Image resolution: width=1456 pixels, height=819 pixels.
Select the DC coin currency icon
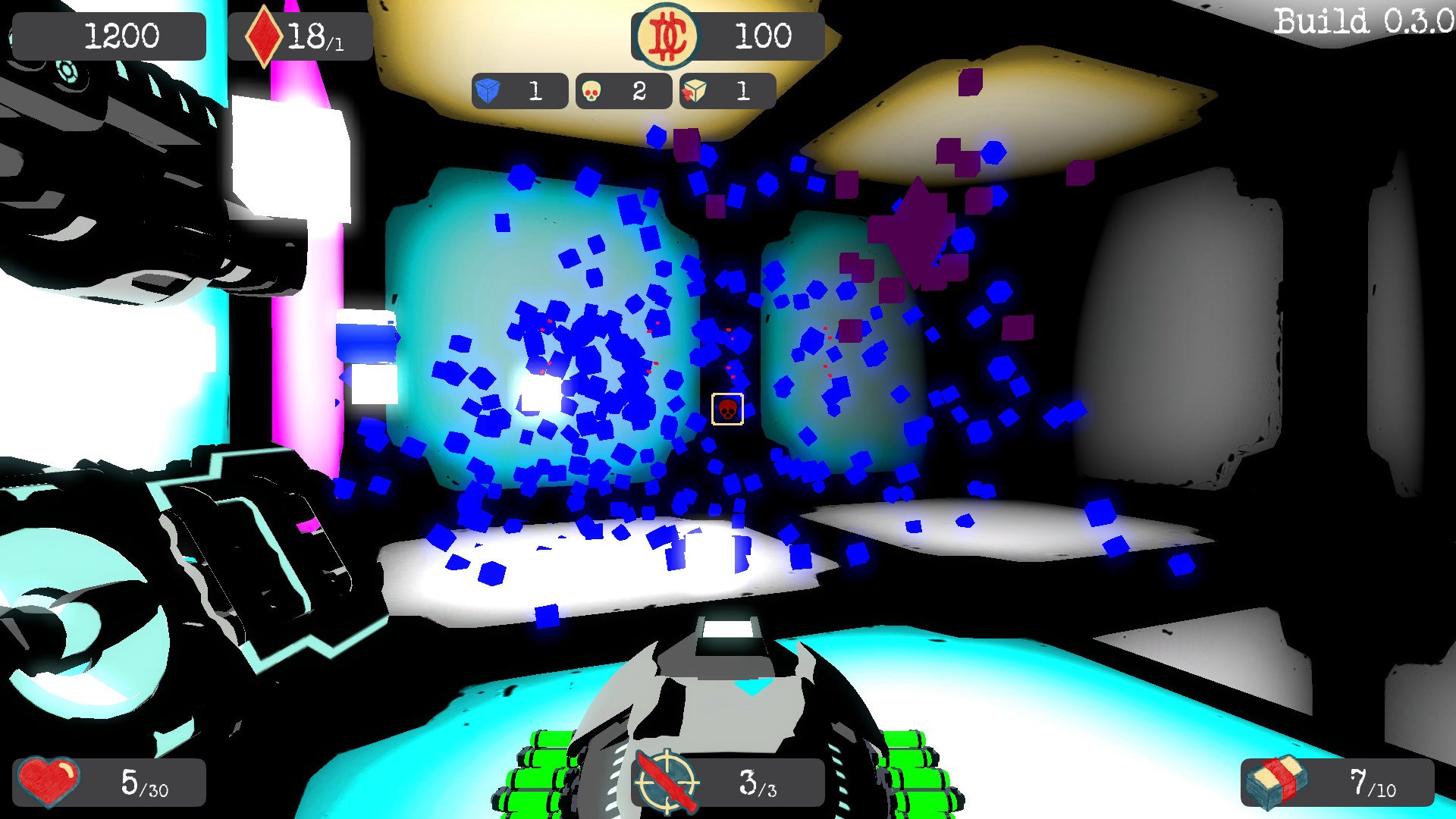tap(667, 36)
